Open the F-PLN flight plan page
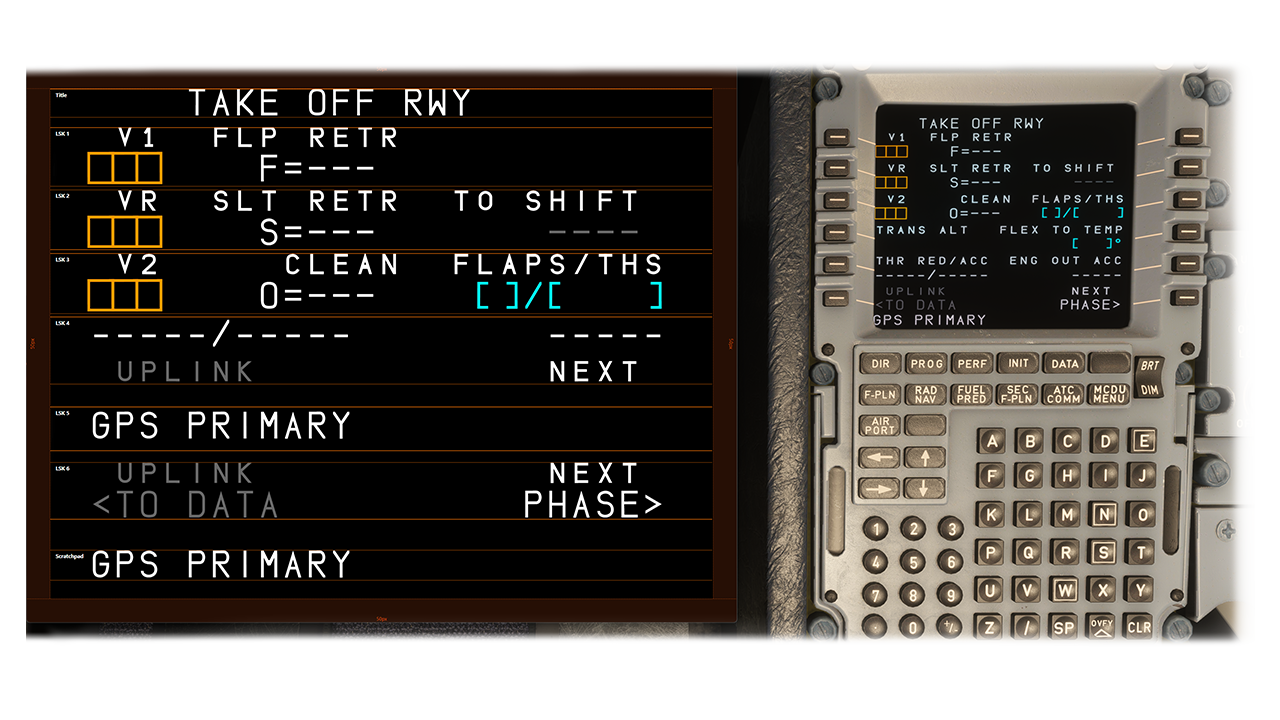 coord(880,395)
